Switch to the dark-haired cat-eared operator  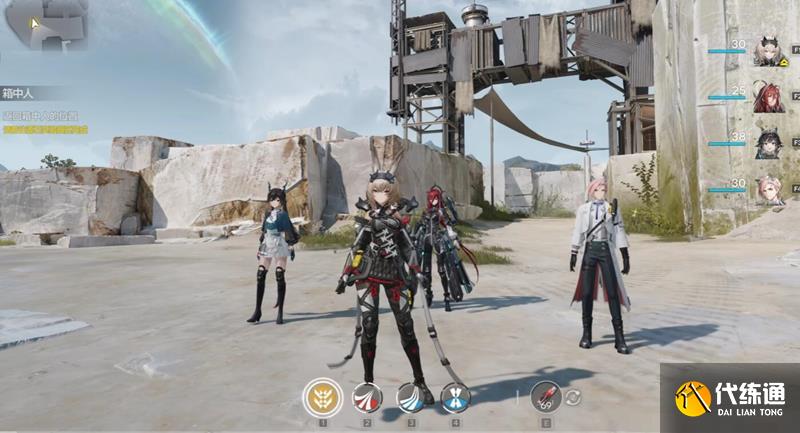tap(768, 144)
